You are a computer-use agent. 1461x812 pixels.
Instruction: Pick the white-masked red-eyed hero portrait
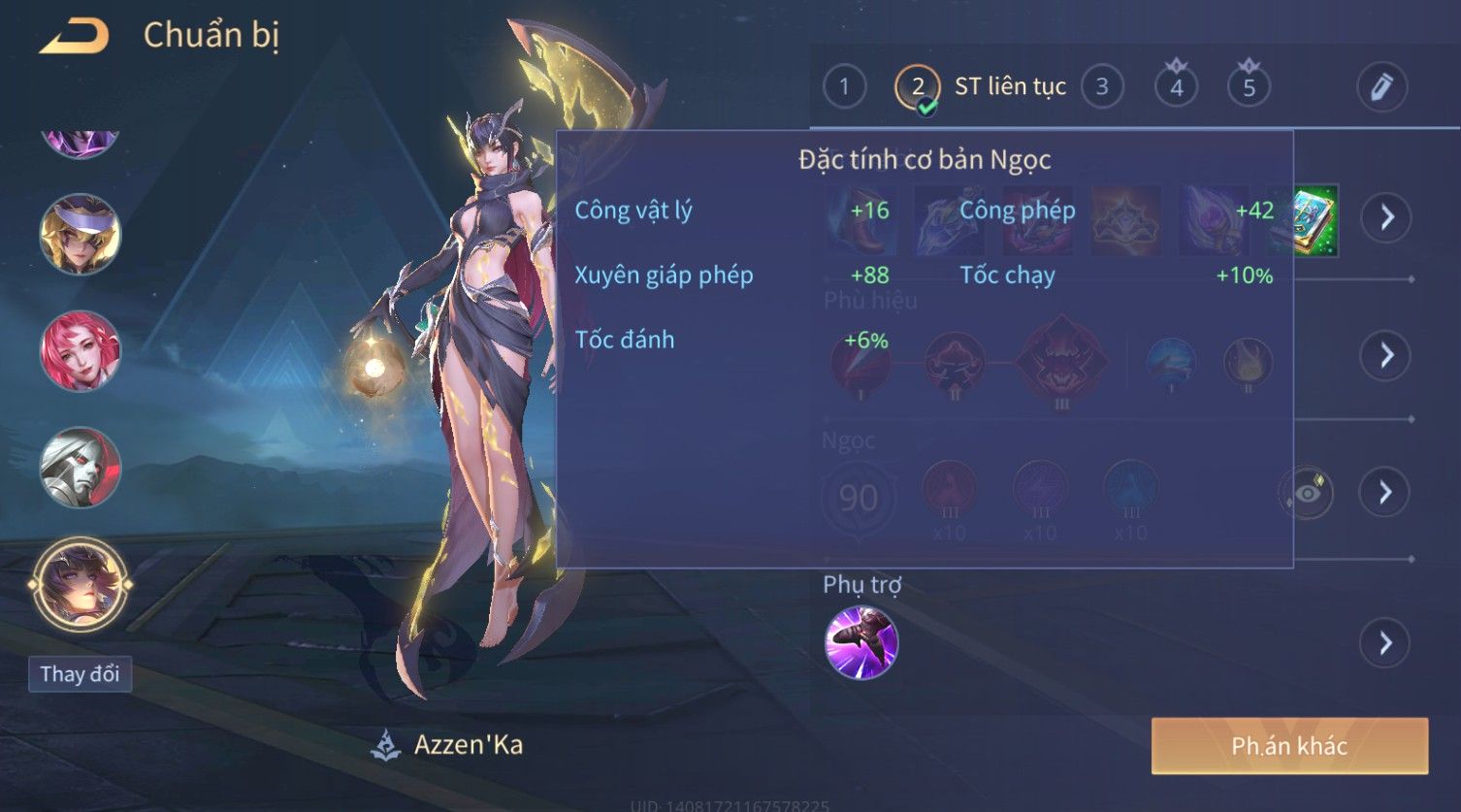(81, 468)
